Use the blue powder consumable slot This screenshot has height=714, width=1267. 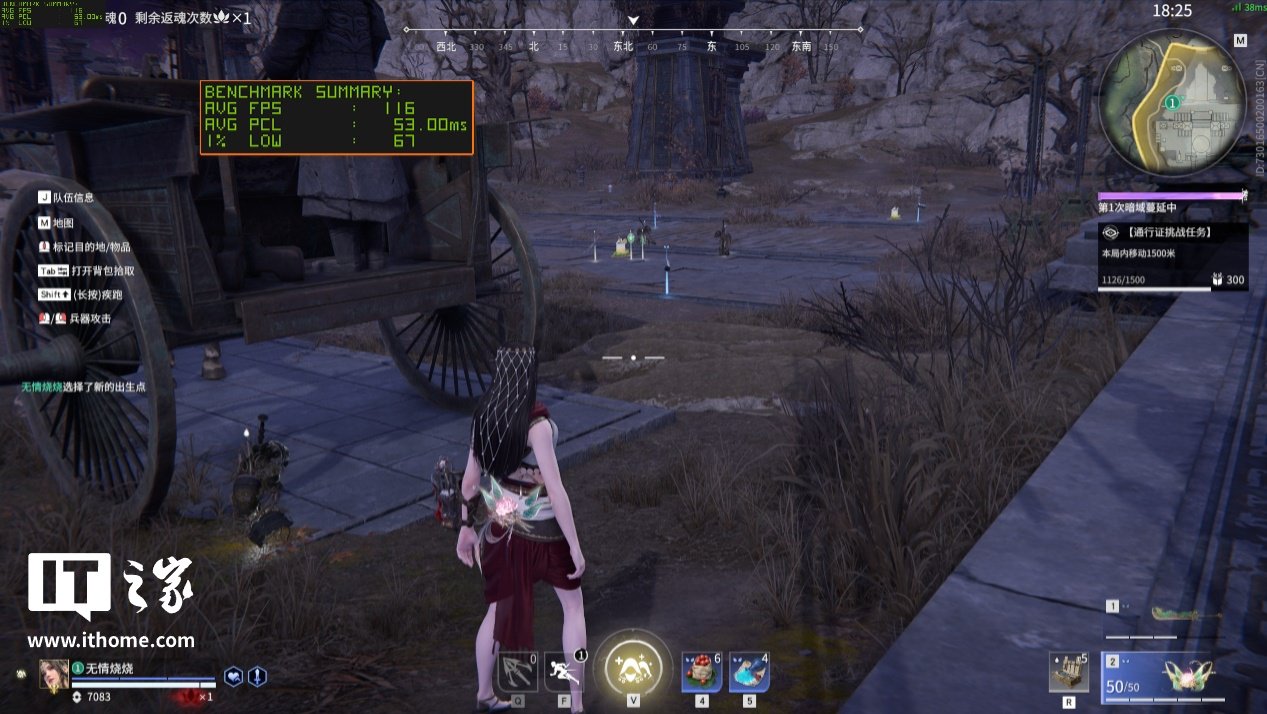tap(749, 672)
